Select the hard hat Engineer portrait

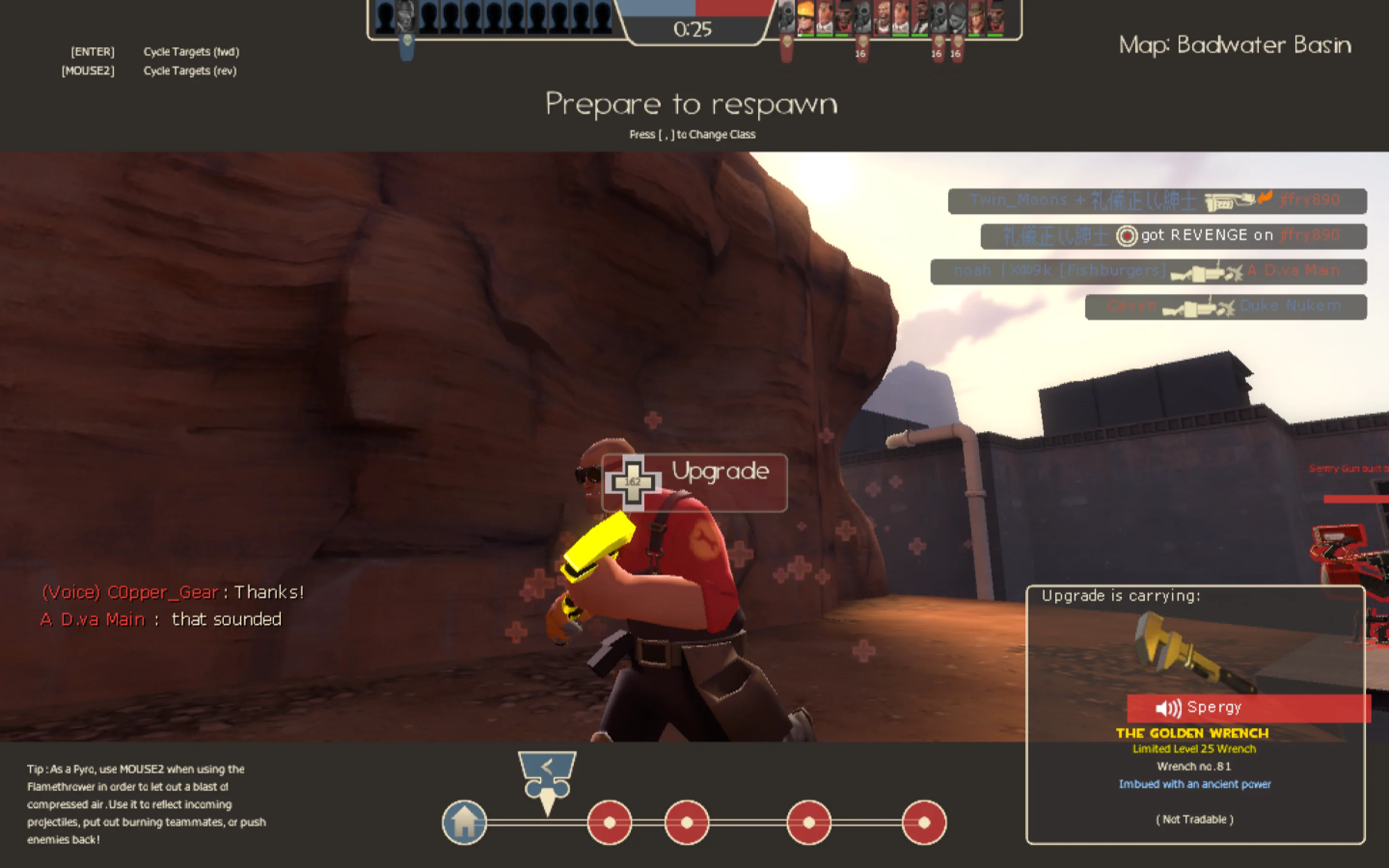(805, 17)
